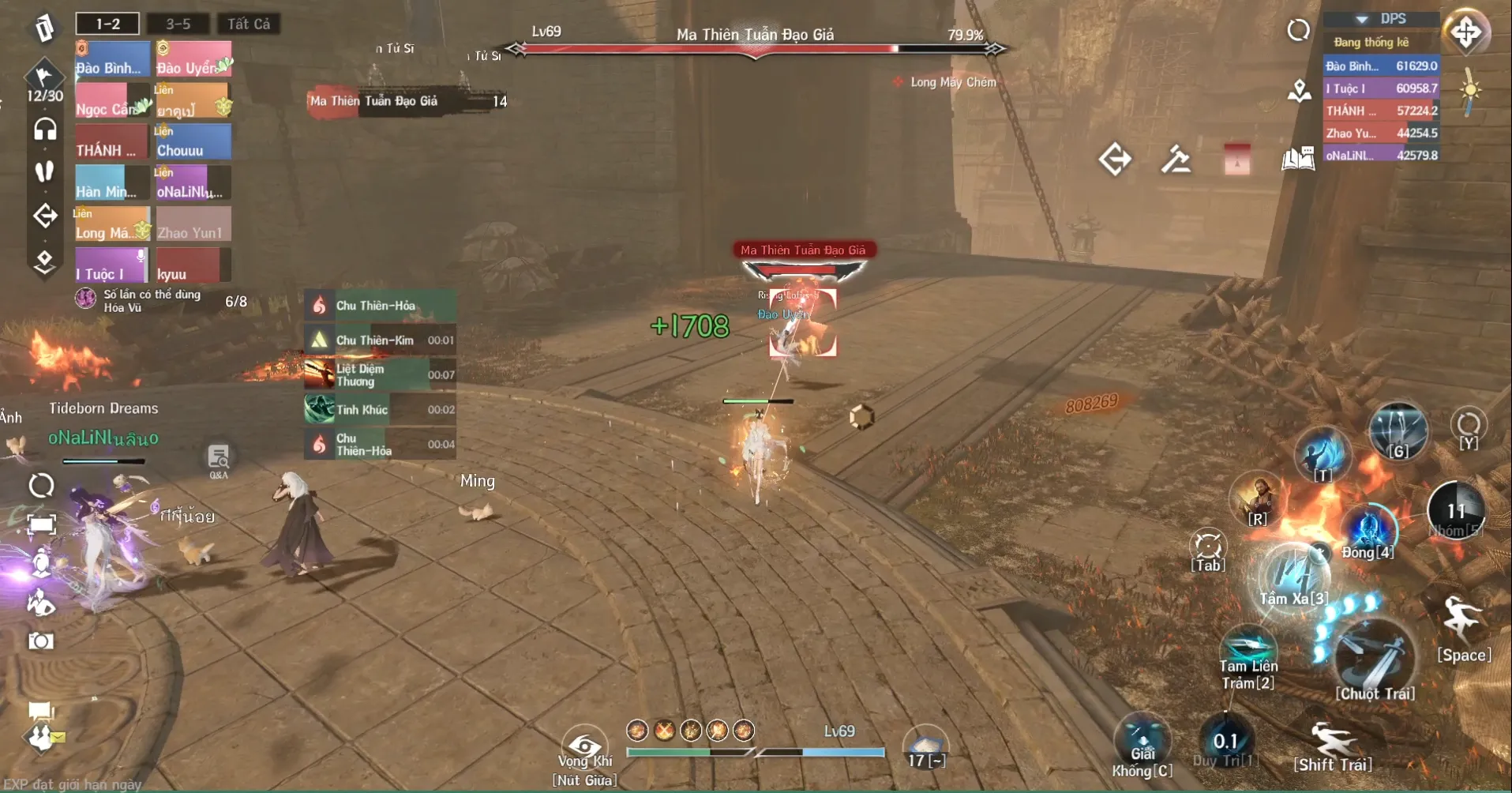Open the Q&A button
This screenshot has height=793, width=1512.
pos(219,459)
